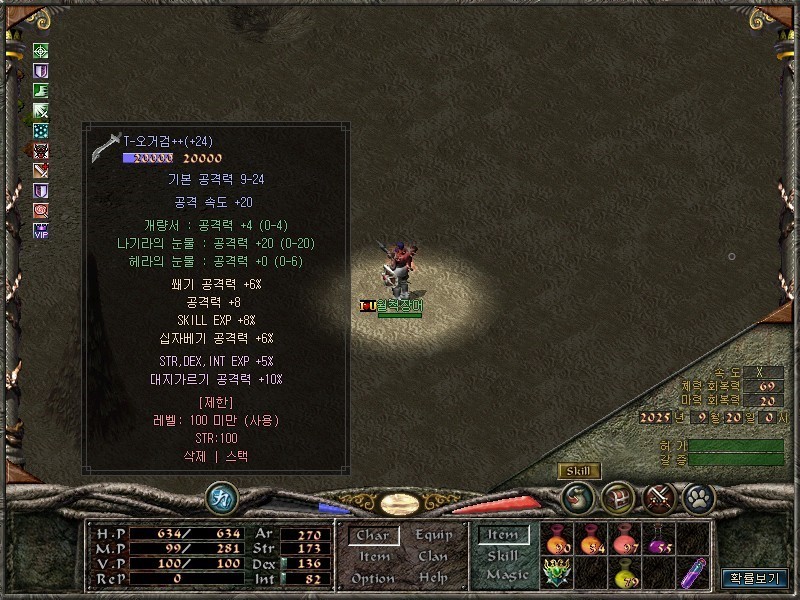
Task: Activate the crossed swords round button
Action: coord(659,496)
